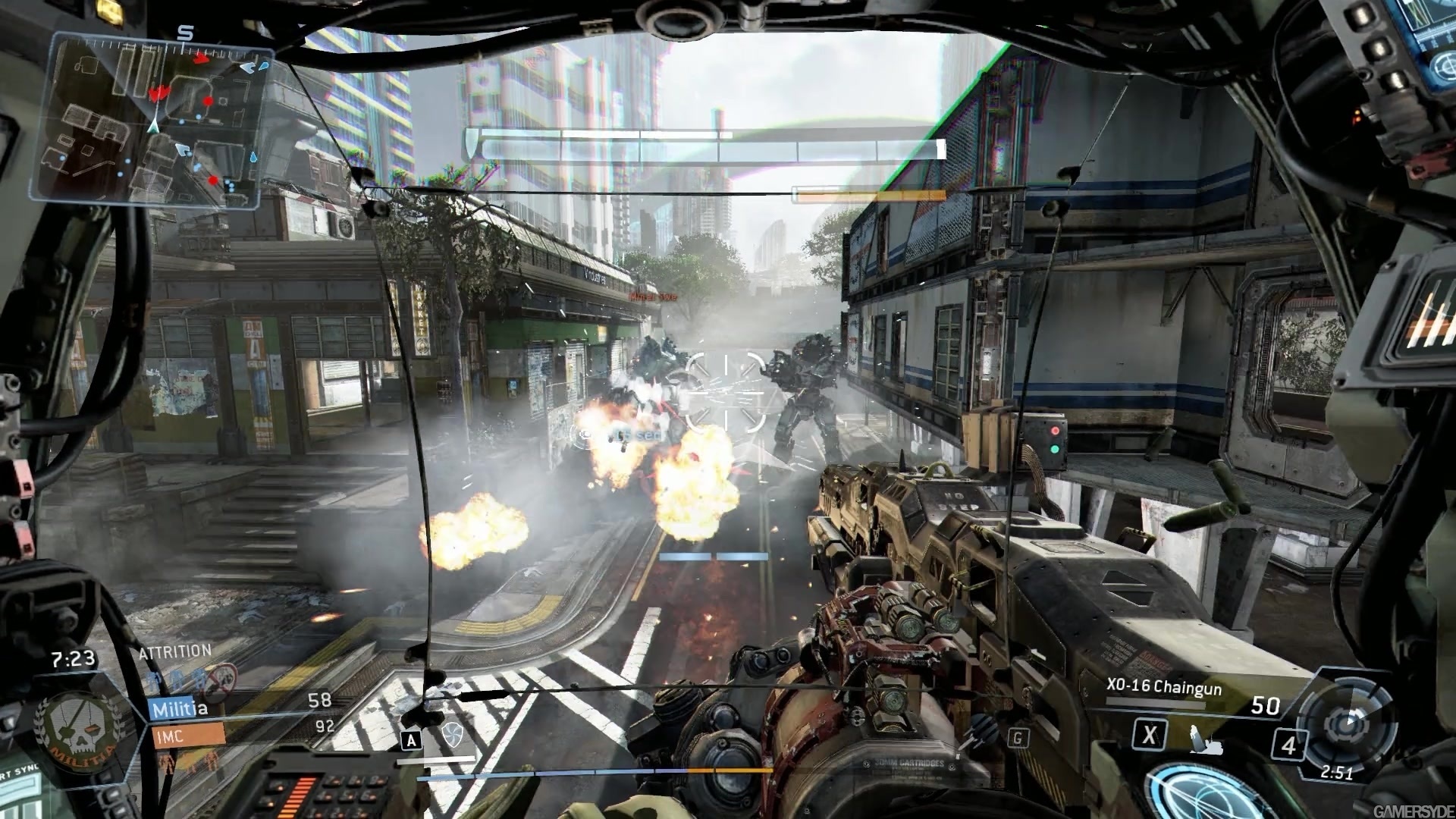Click the Attrition game mode label

coord(174,651)
